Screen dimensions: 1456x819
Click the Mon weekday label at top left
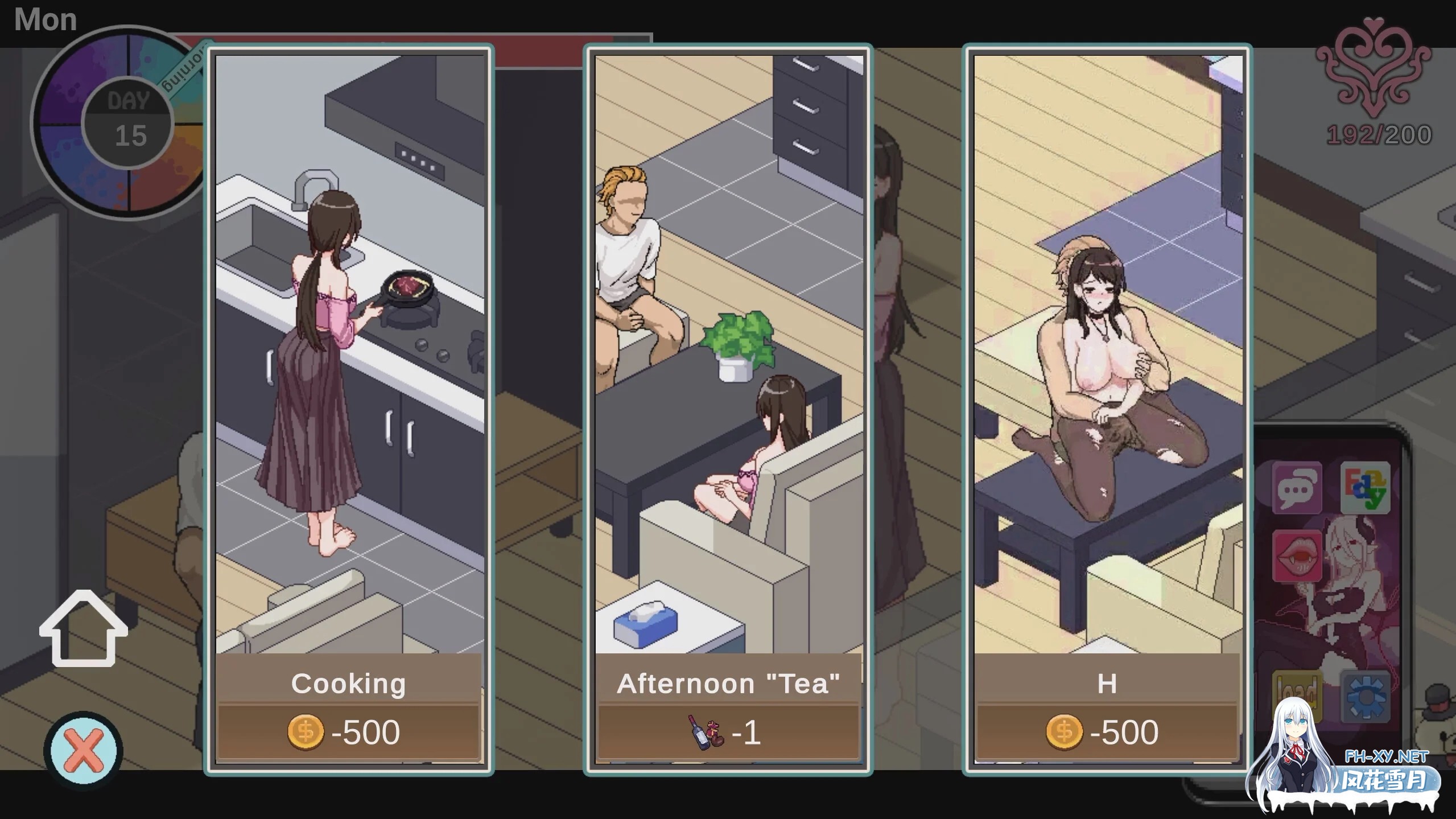[46, 19]
